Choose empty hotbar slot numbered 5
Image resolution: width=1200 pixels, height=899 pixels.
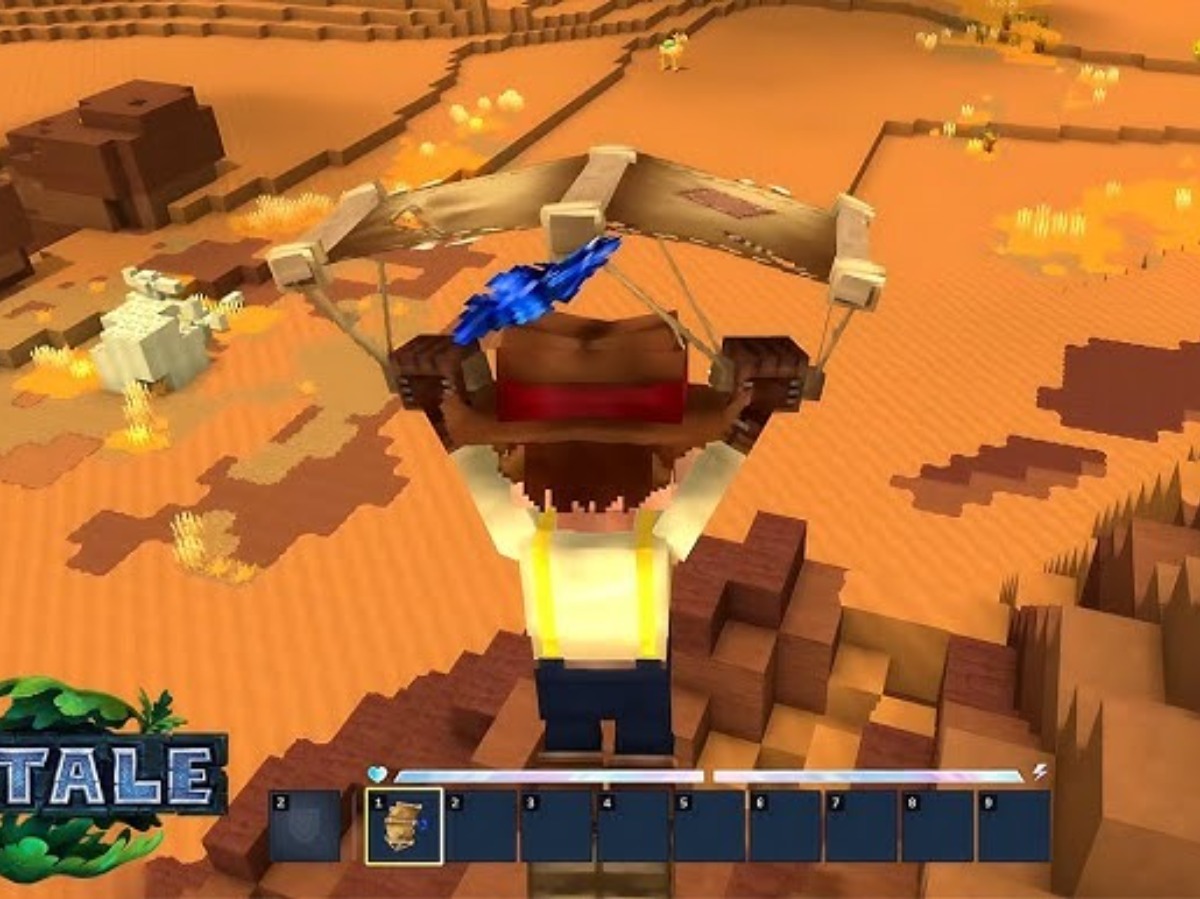click(x=709, y=826)
